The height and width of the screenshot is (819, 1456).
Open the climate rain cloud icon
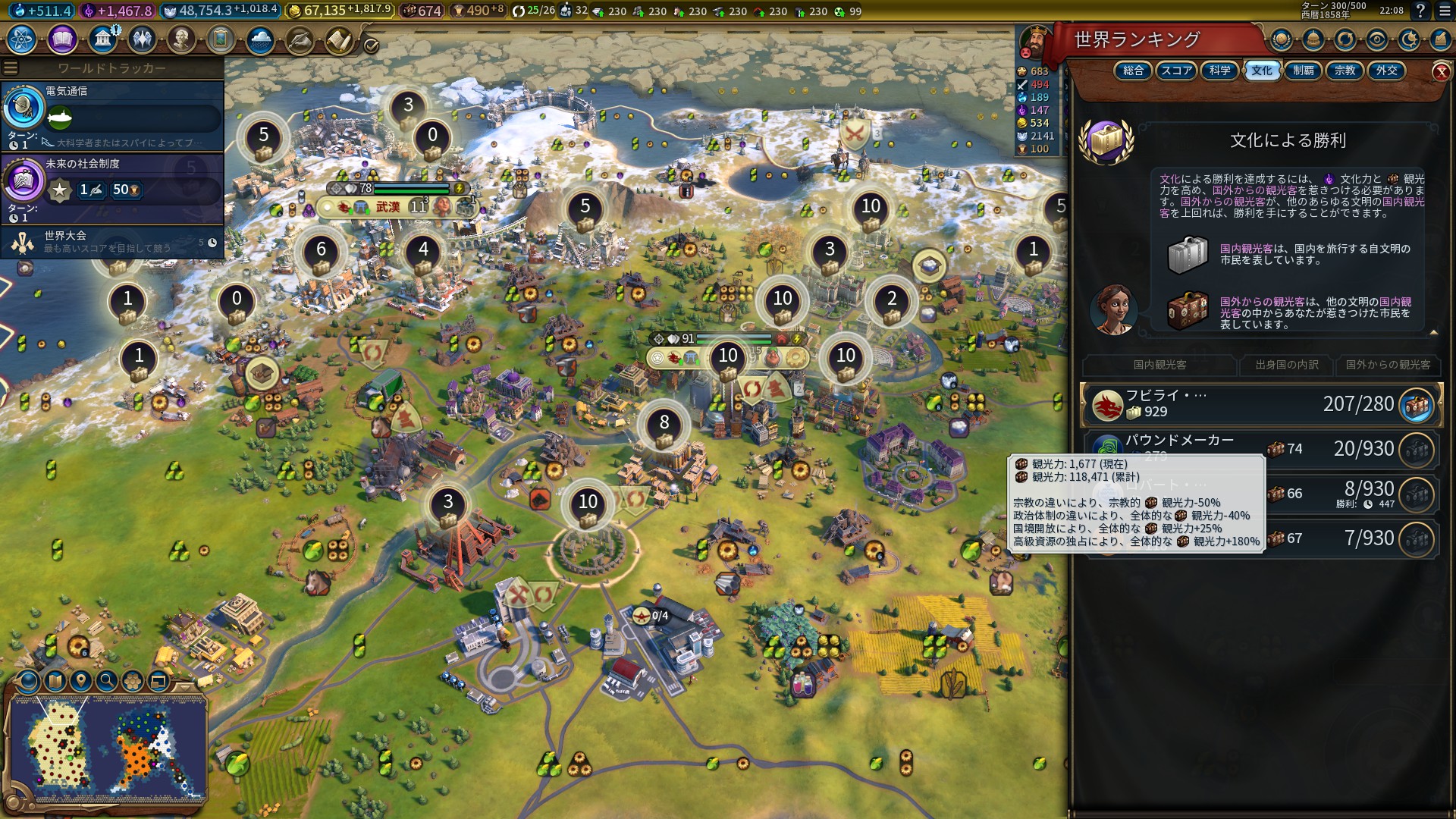(x=260, y=39)
